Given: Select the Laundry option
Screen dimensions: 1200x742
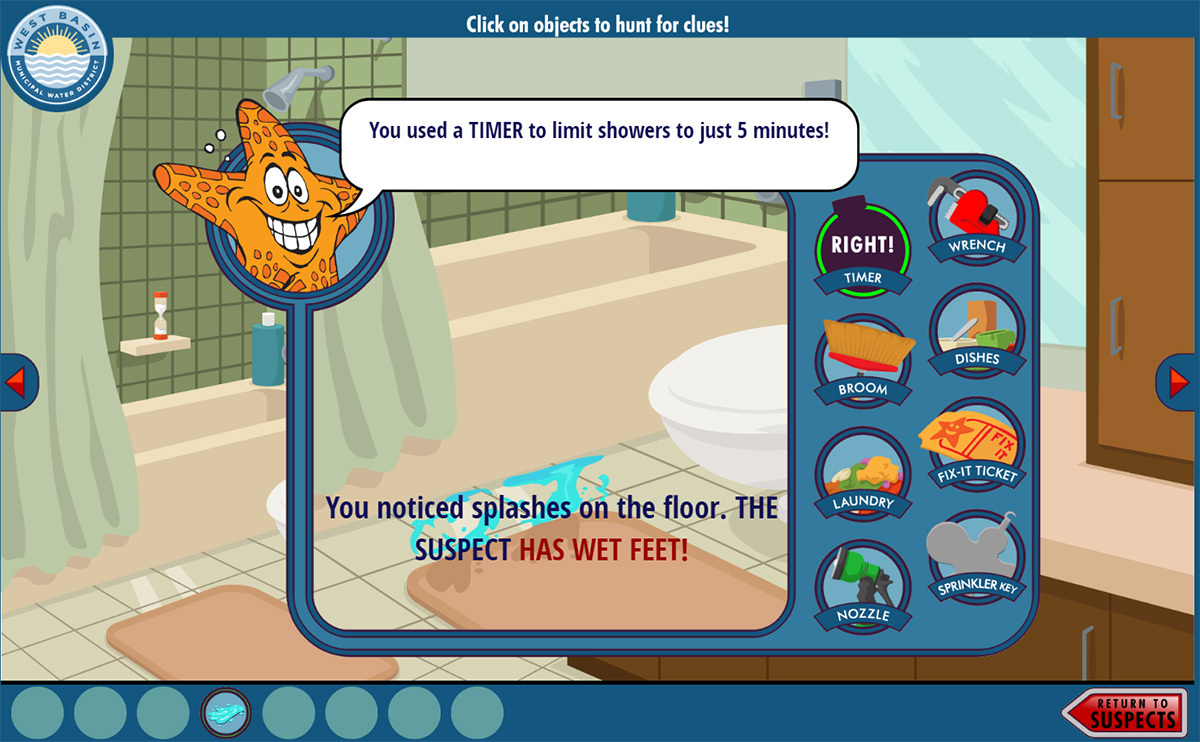Looking at the screenshot, I should [x=863, y=474].
